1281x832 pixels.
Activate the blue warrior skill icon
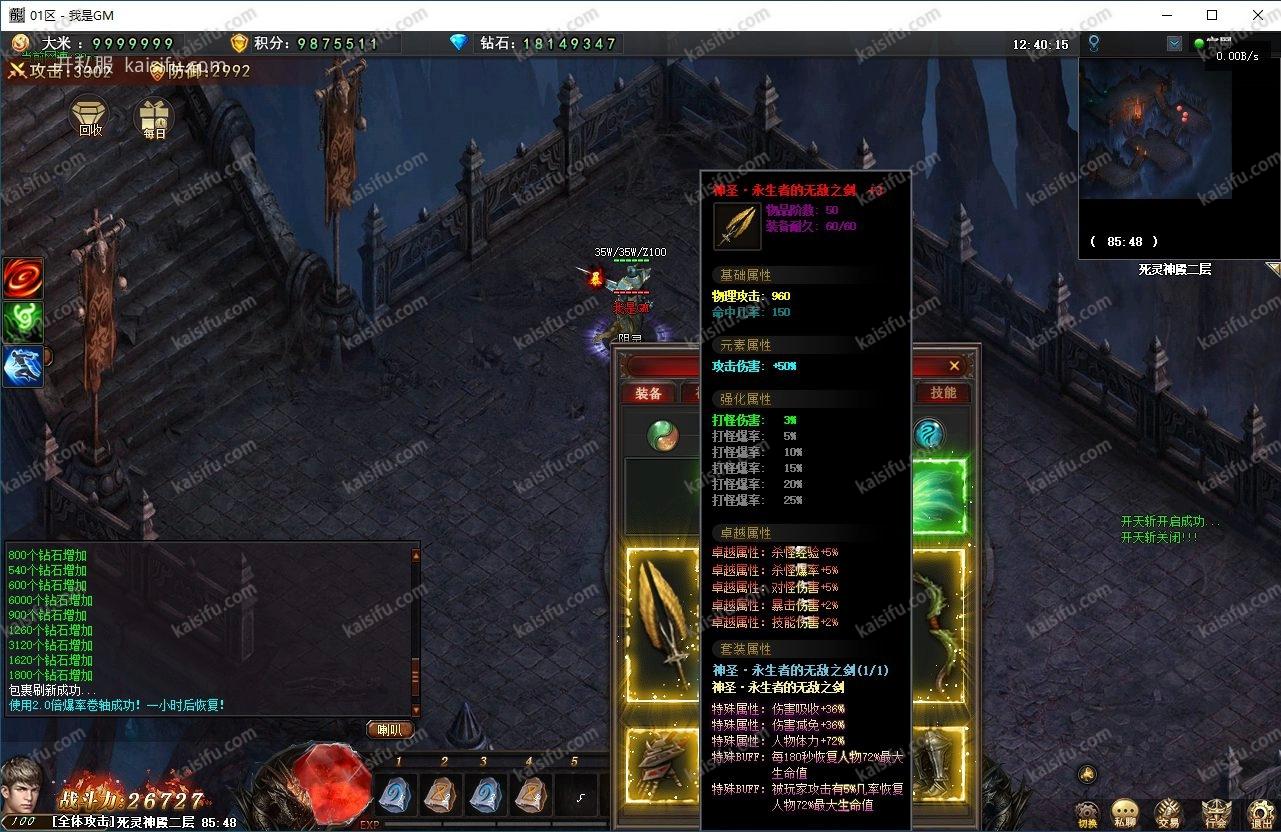22,367
